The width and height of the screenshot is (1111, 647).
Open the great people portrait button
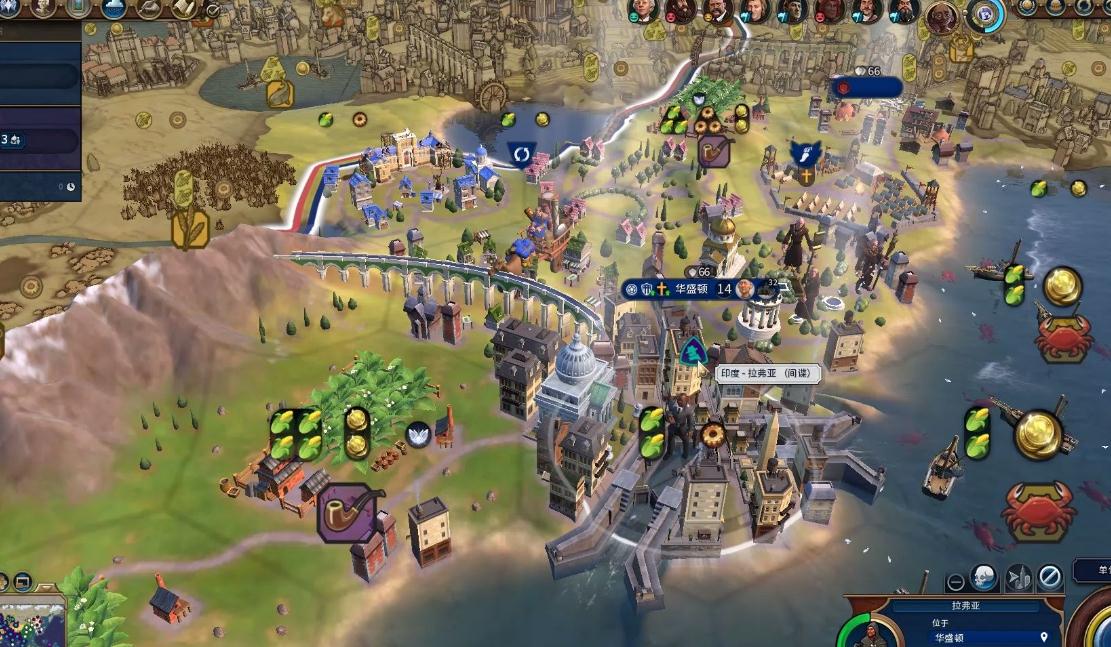point(43,9)
